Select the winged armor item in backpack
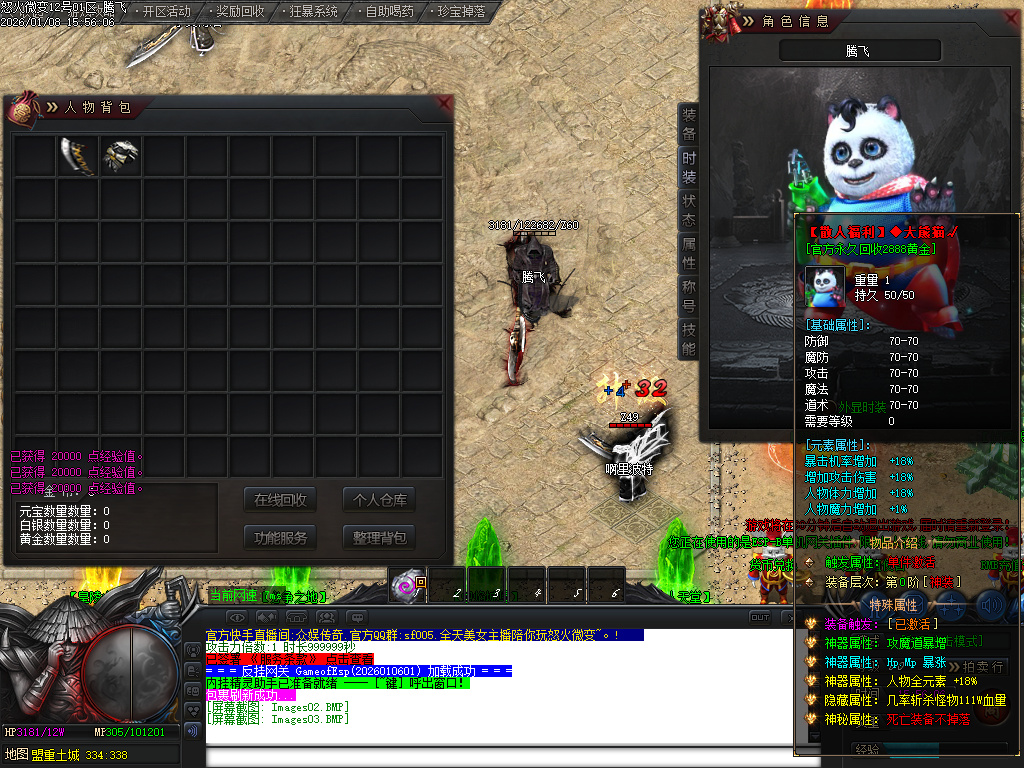 point(120,156)
